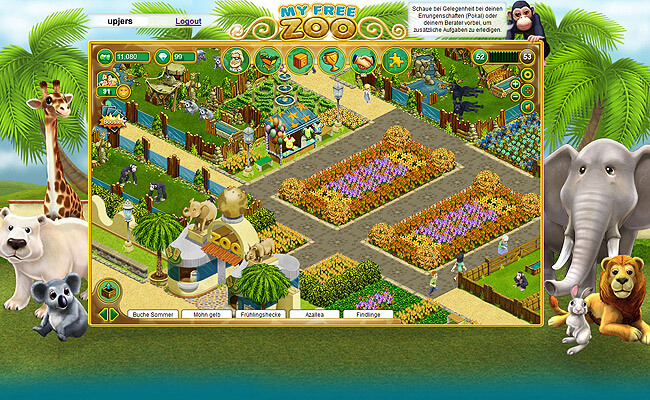
Task: Select the Frühlingshecke item
Action: tap(260, 314)
